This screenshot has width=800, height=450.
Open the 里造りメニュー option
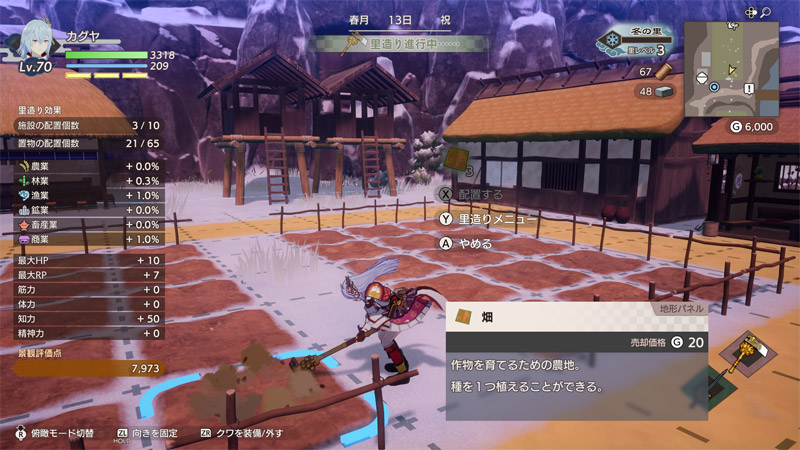tap(490, 218)
